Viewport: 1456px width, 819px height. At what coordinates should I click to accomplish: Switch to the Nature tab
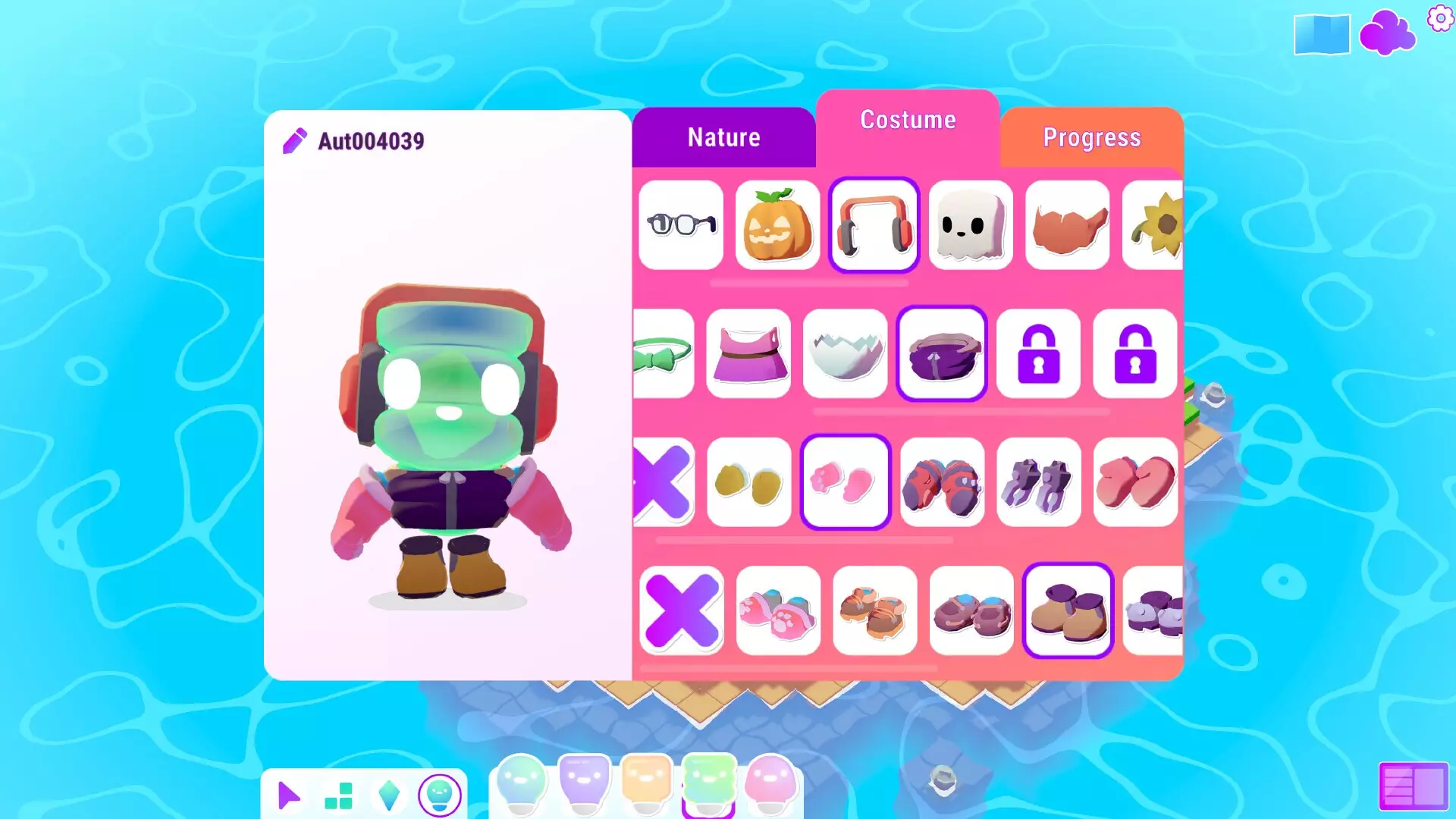tap(723, 137)
